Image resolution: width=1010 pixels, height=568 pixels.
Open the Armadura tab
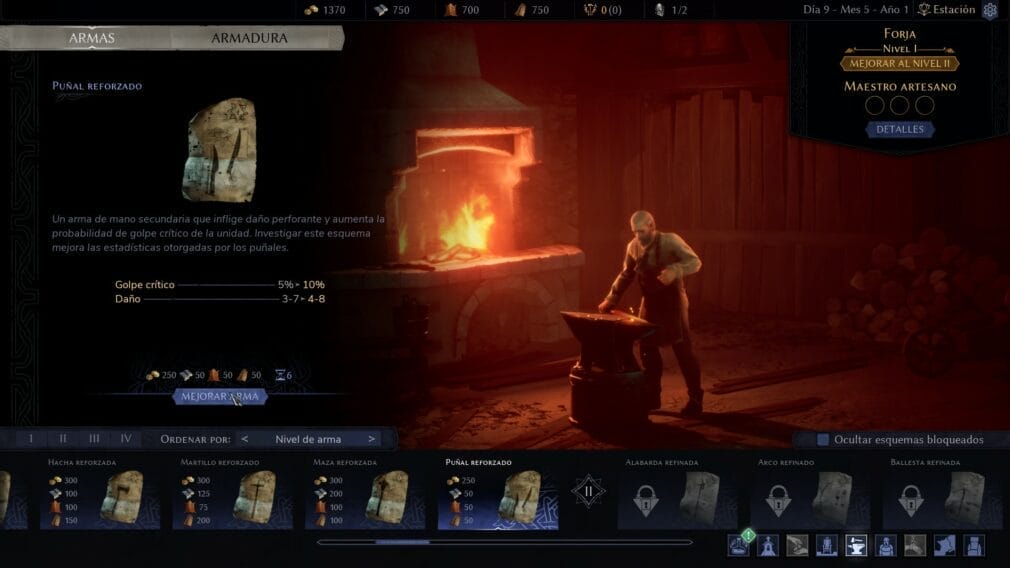coord(249,39)
